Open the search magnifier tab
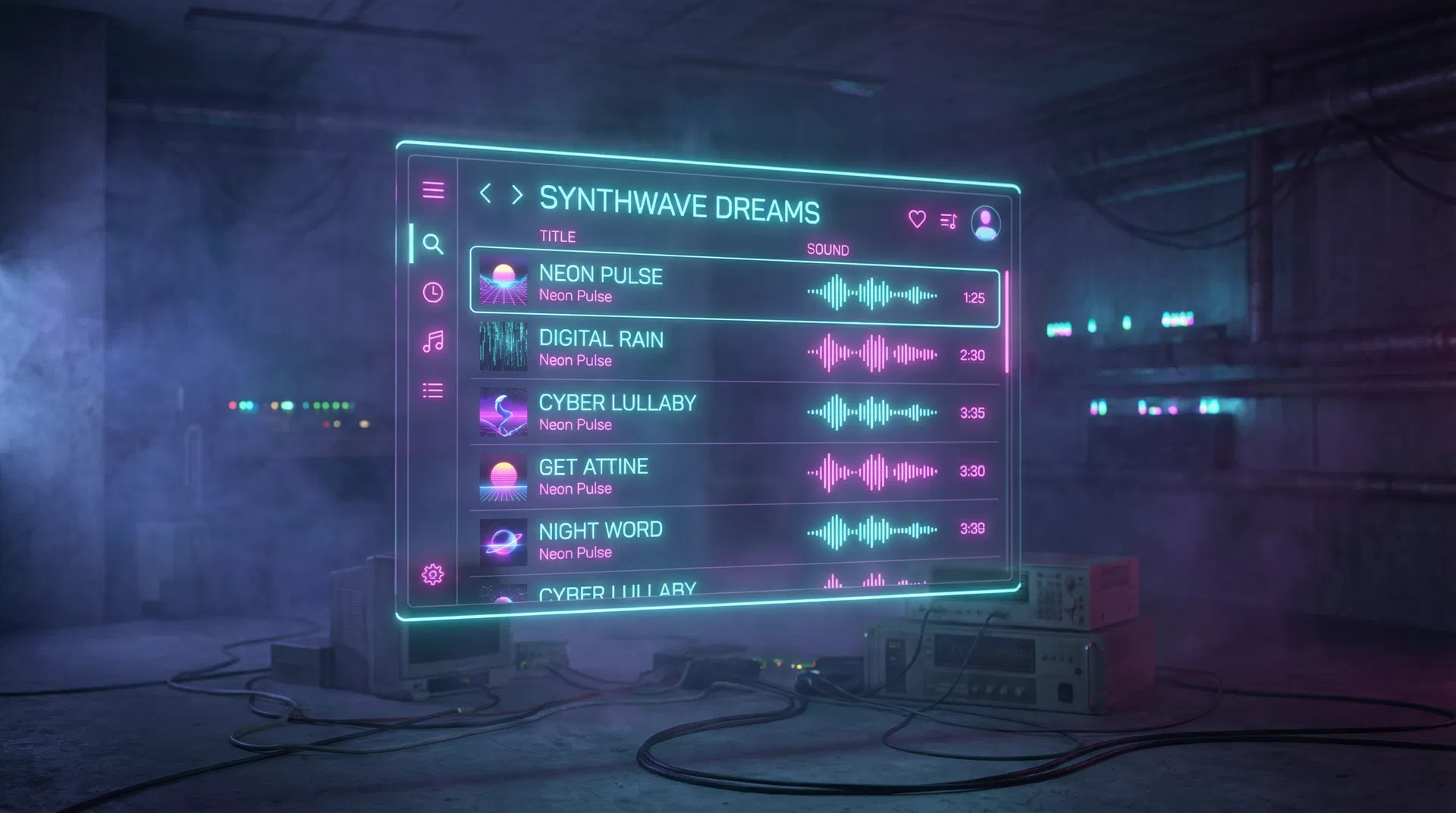This screenshot has height=813, width=1456. [432, 243]
